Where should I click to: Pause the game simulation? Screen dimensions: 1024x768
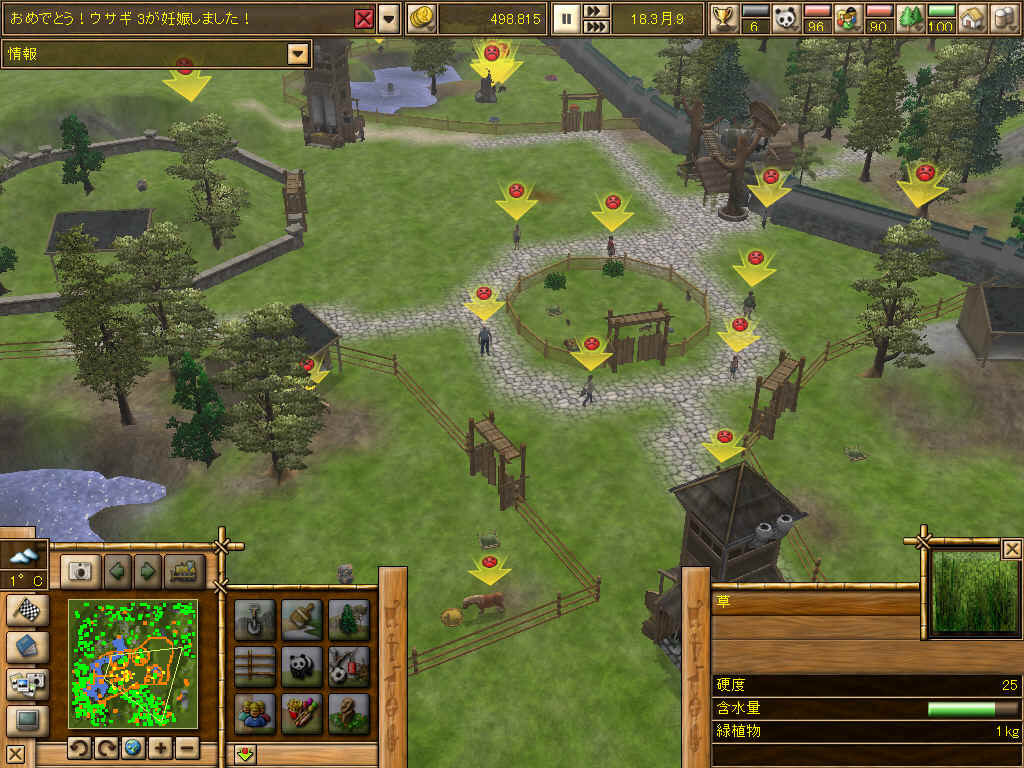[x=566, y=18]
